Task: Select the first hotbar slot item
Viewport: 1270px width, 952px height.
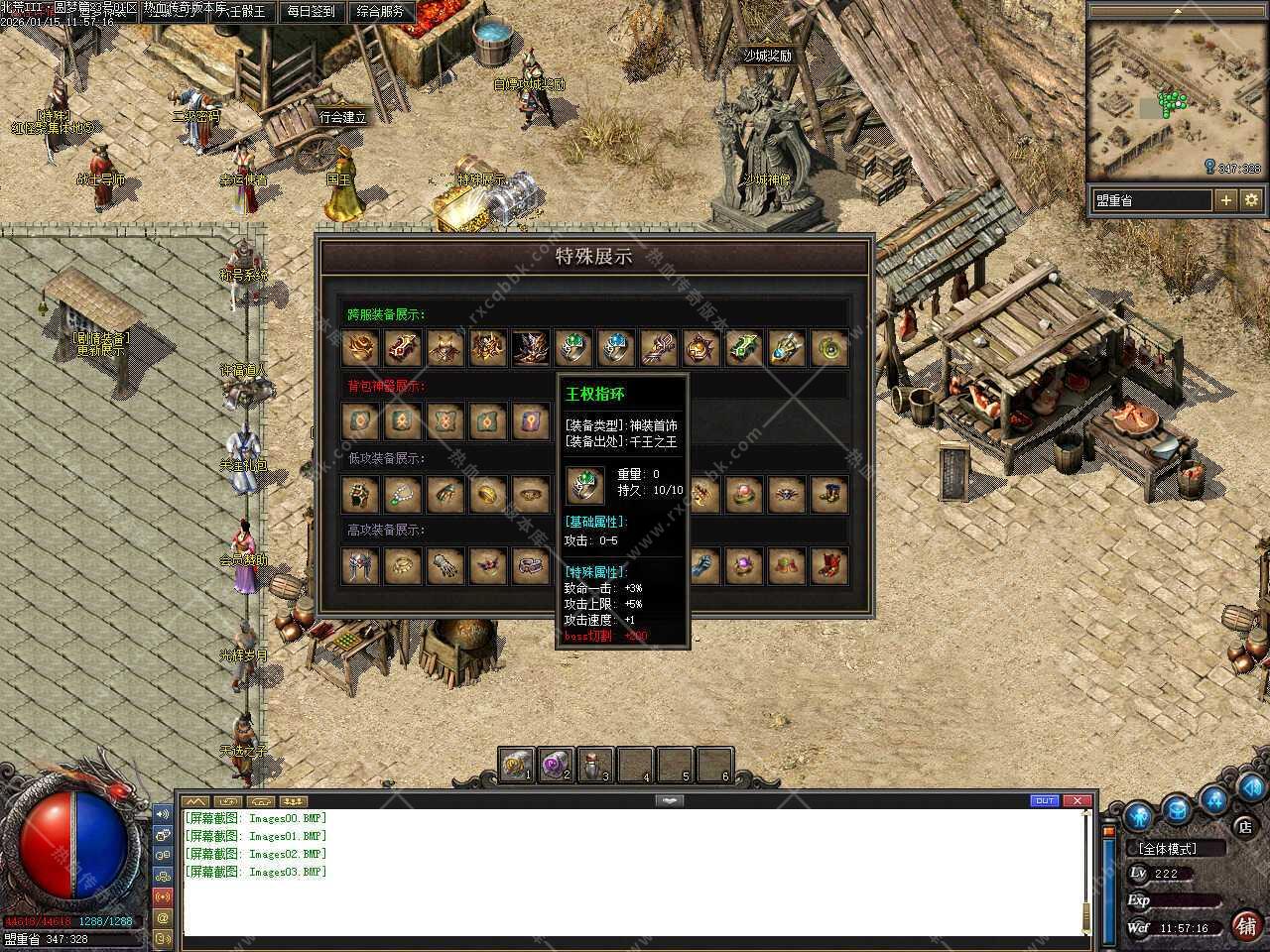Action: point(515,765)
